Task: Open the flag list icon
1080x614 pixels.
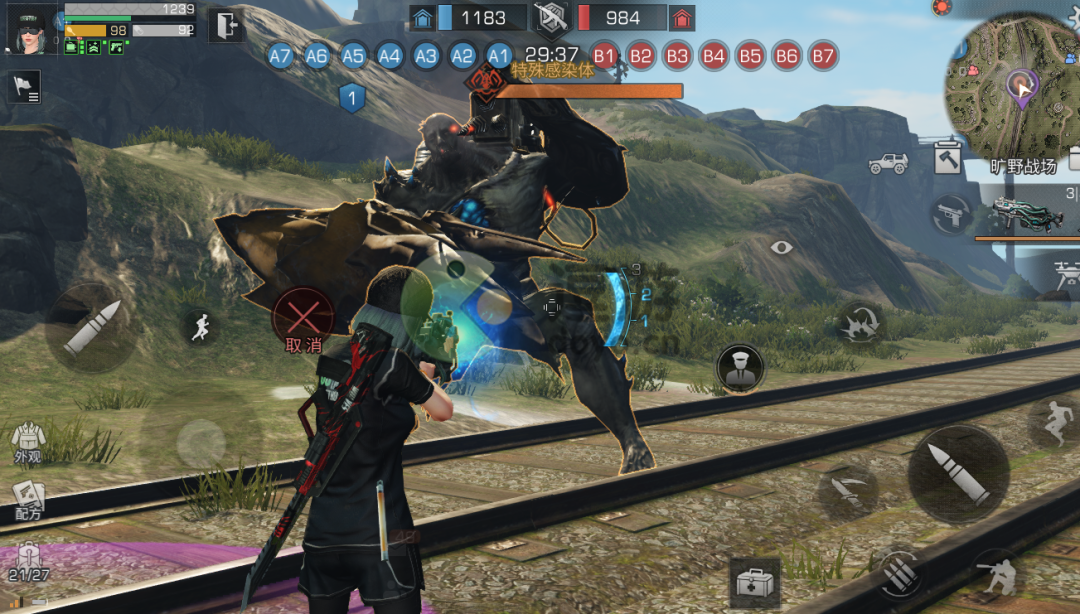Action: click(x=25, y=88)
